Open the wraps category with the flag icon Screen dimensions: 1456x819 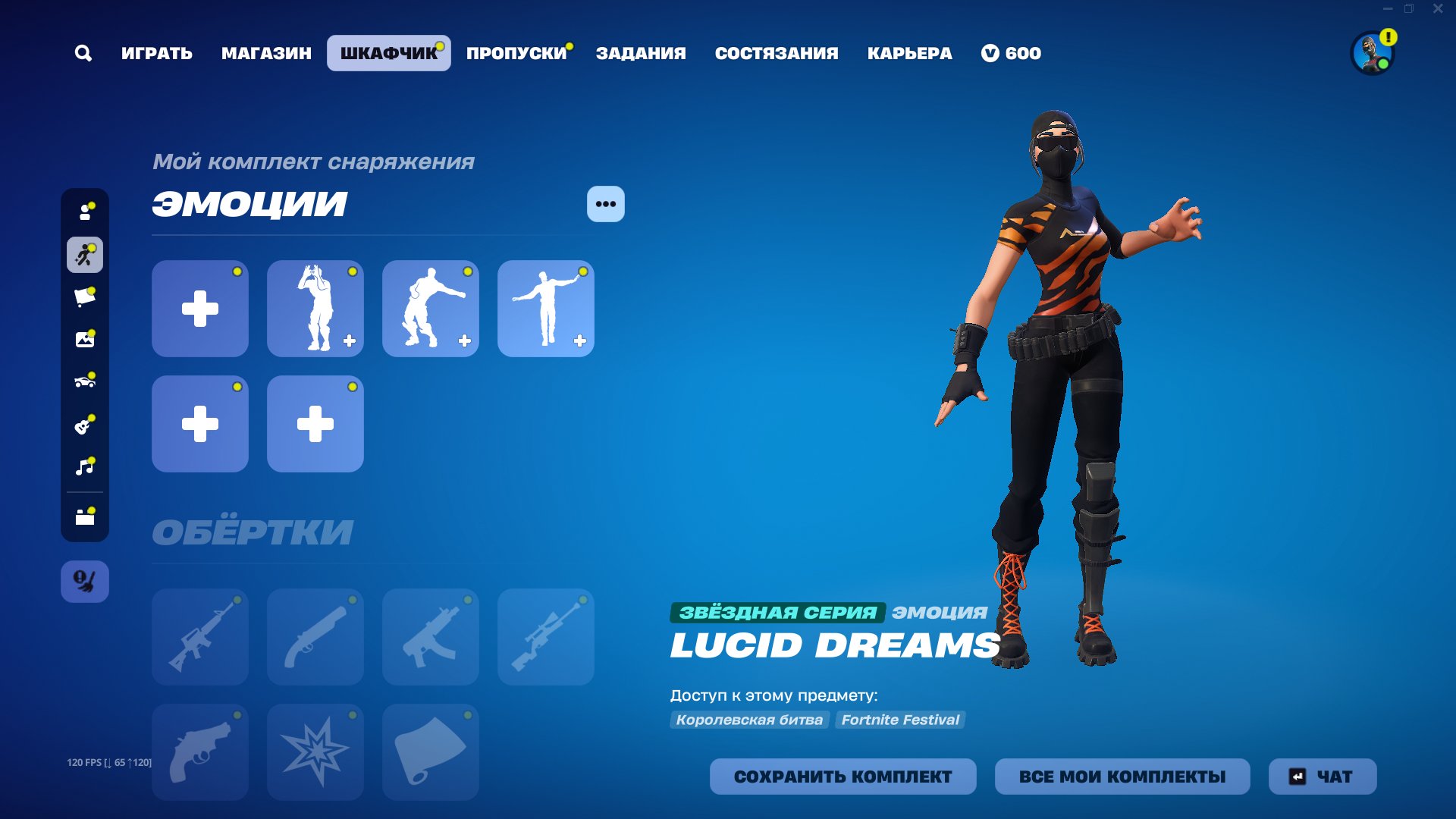click(x=84, y=297)
